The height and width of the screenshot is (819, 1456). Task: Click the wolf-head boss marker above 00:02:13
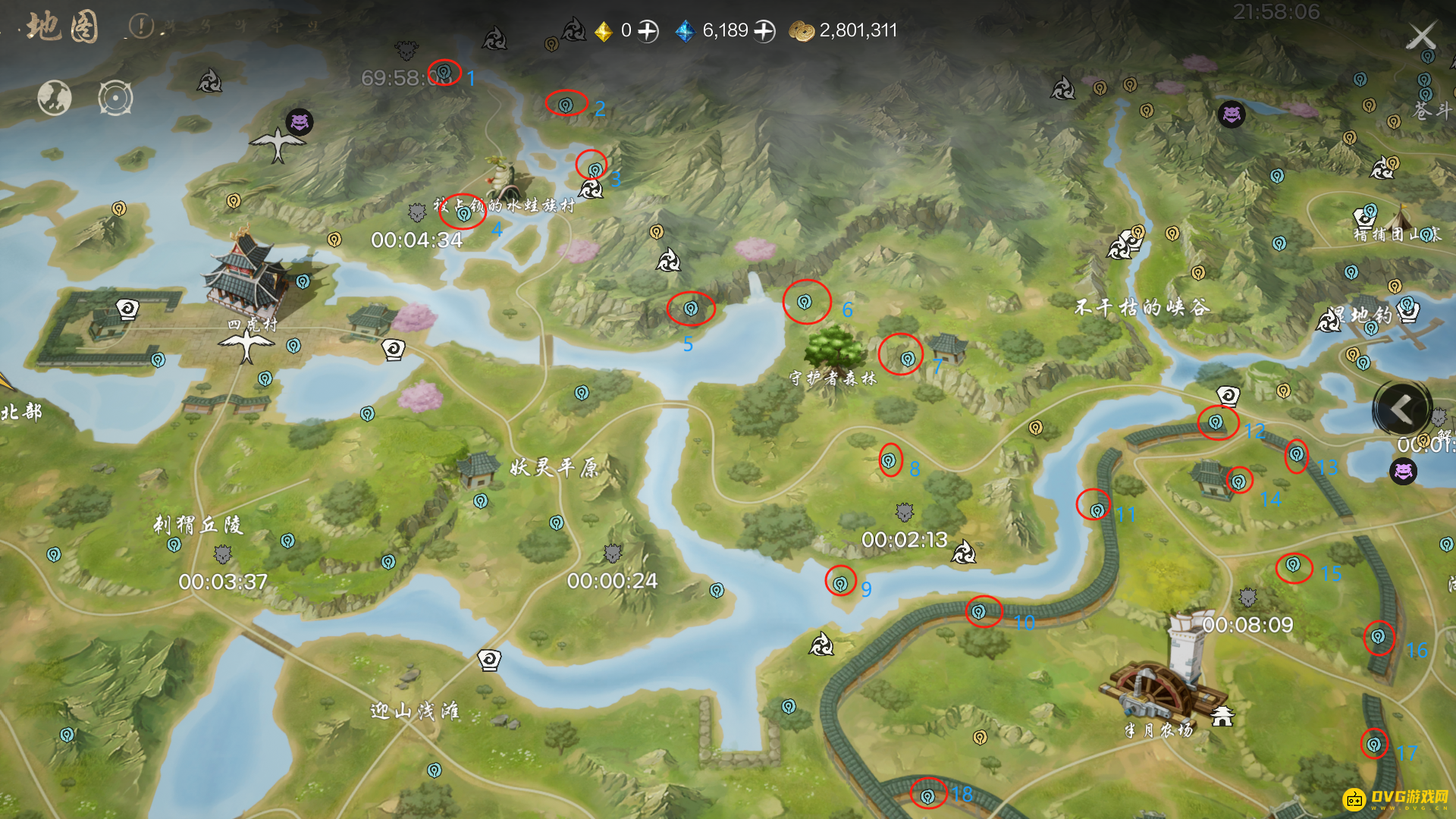click(x=904, y=513)
